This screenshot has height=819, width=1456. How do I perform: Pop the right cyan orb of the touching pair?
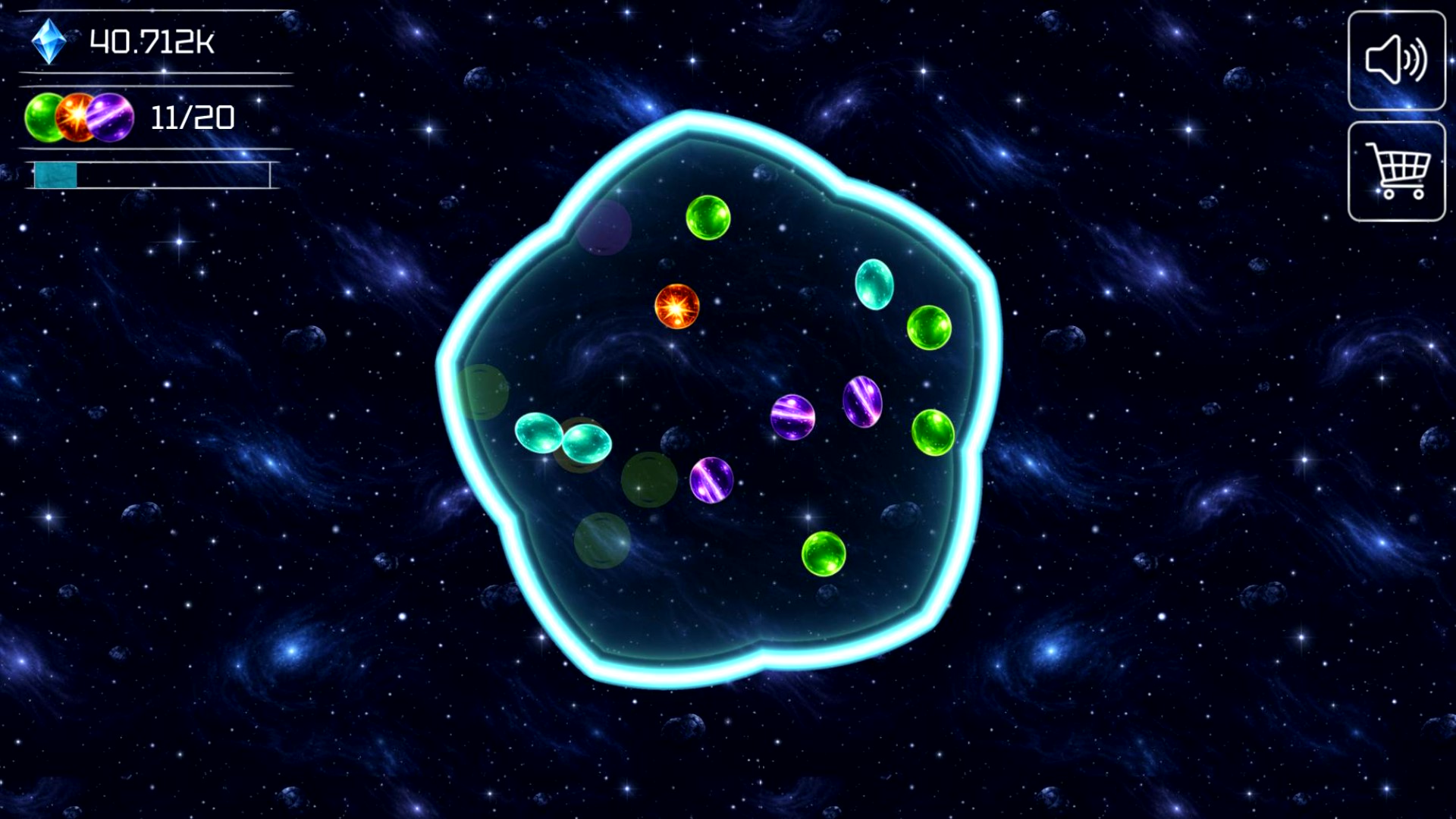click(x=585, y=444)
